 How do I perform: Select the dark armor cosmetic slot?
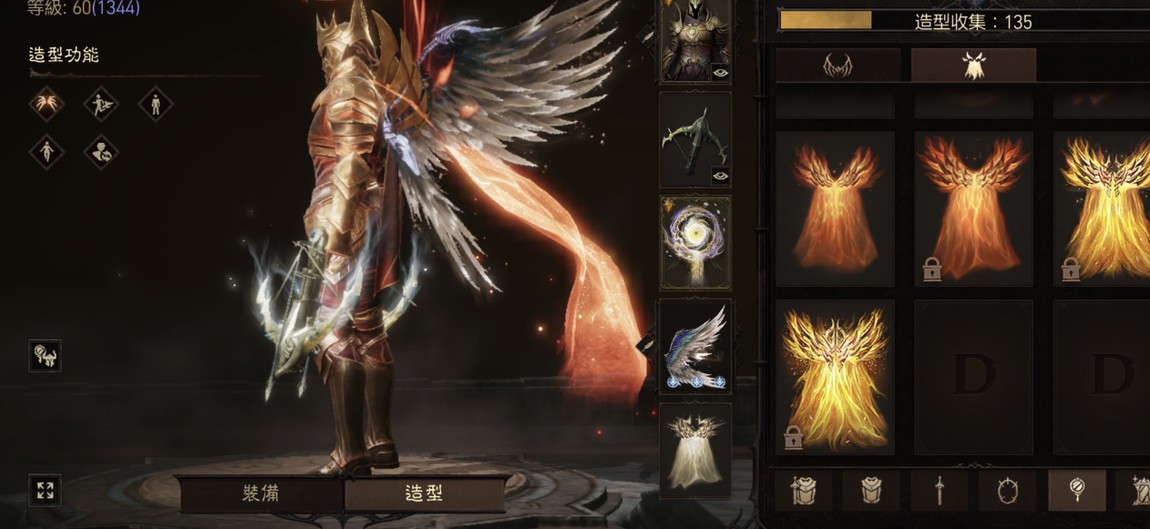[695, 41]
